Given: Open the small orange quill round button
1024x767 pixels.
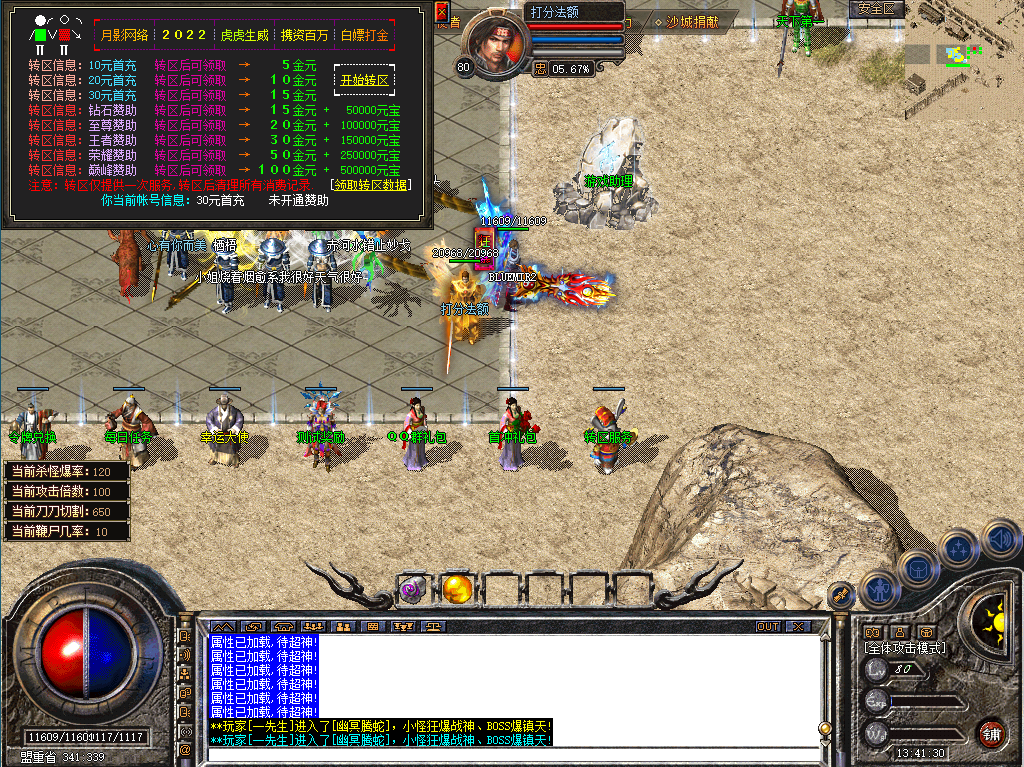Looking at the screenshot, I should (842, 594).
